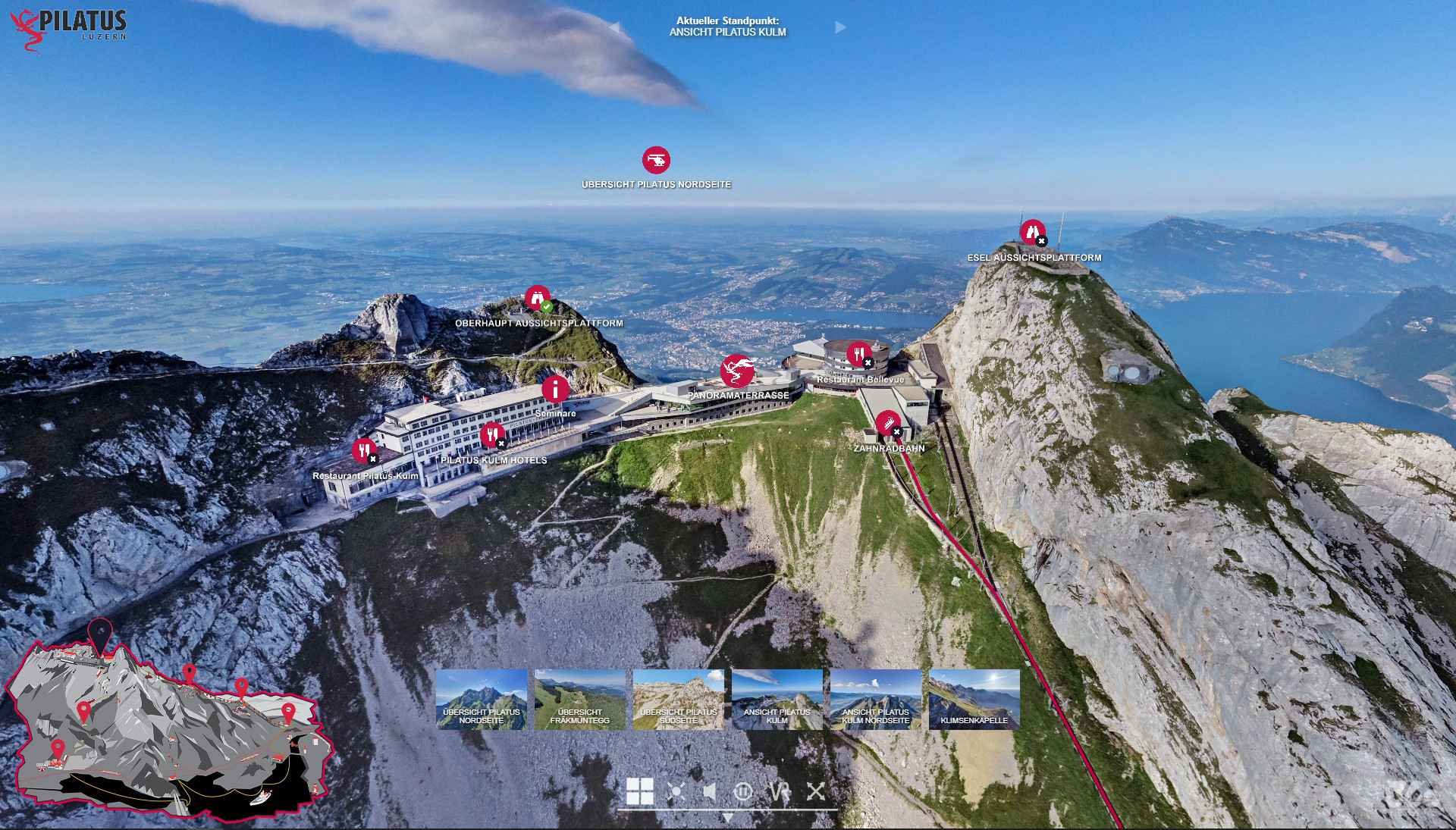
Task: Choose the Klimsenkapelle thumbnail
Action: click(974, 699)
